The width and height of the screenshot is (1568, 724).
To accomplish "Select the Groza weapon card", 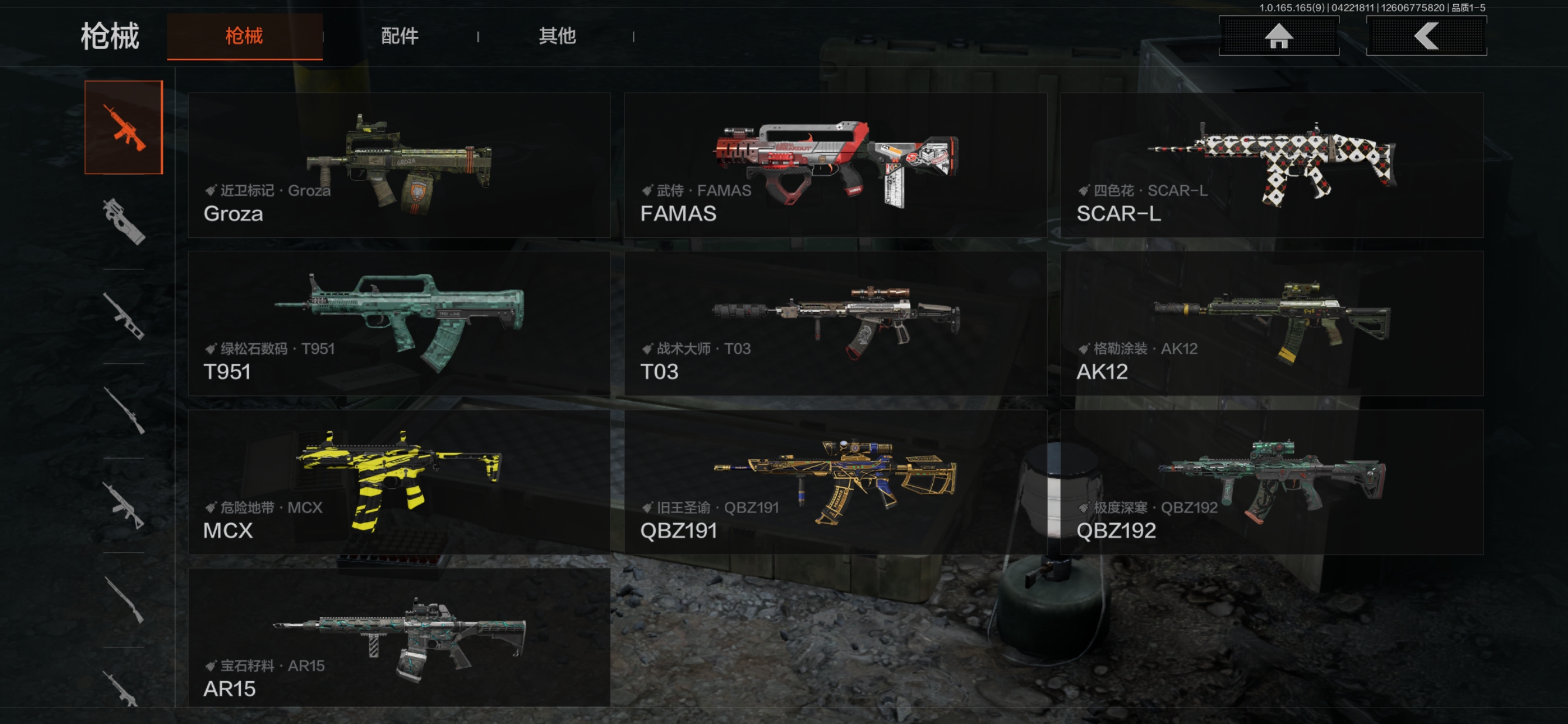I will (398, 165).
